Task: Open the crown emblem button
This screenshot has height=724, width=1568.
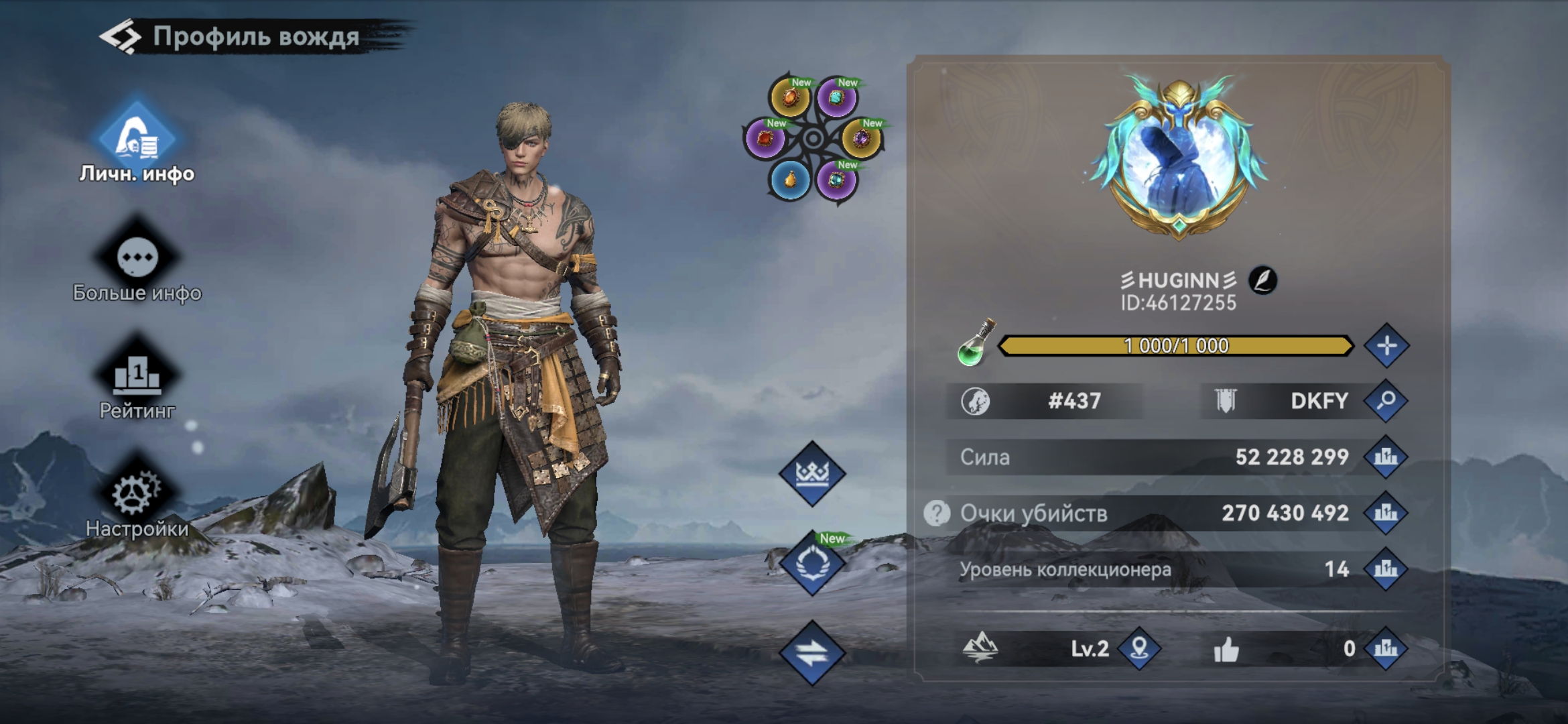Action: click(x=812, y=473)
